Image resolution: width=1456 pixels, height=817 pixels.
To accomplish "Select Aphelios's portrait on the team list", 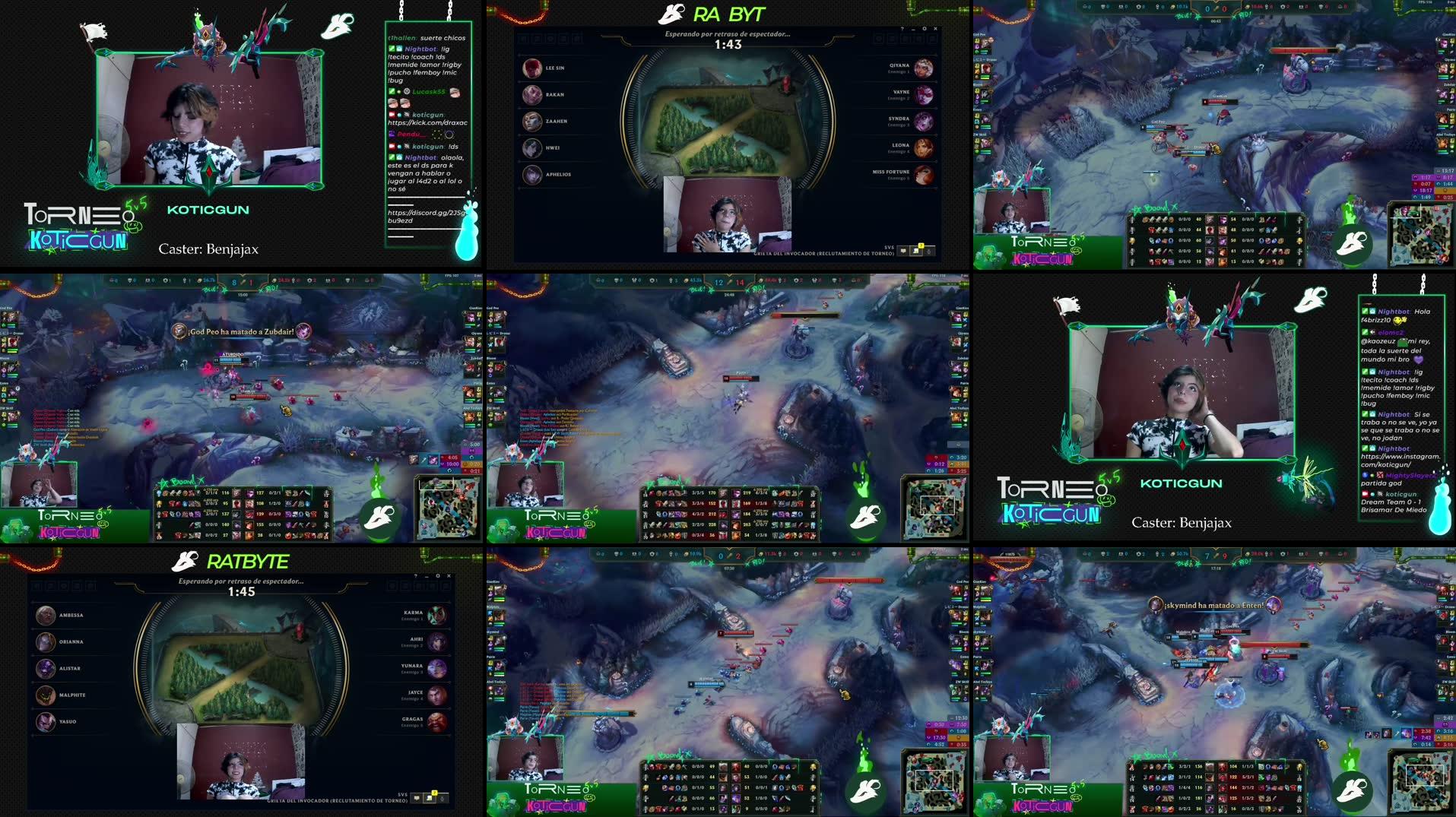I will pyautogui.click(x=532, y=176).
